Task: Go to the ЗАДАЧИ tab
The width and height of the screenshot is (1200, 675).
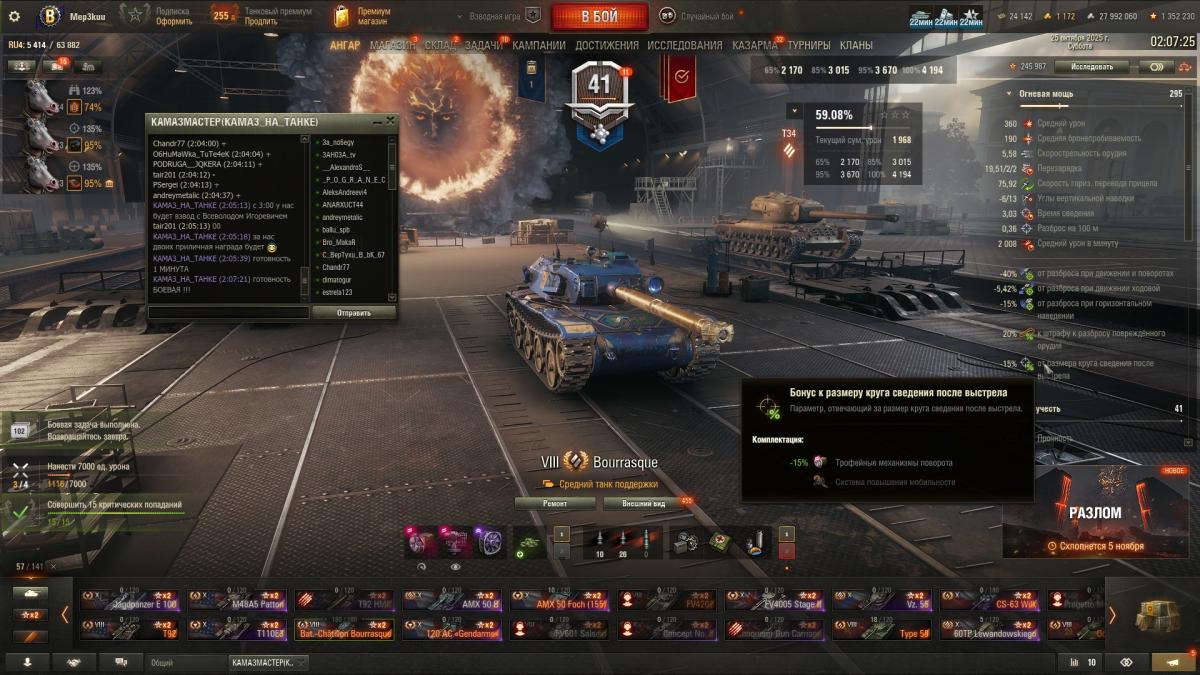Action: (484, 45)
